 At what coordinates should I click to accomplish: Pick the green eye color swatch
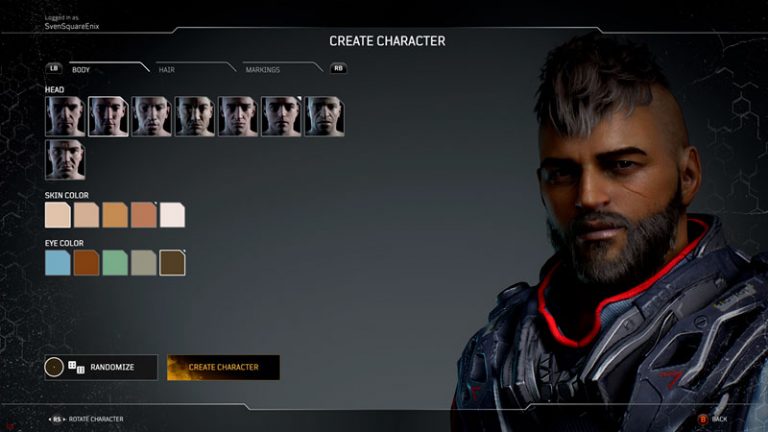tap(115, 262)
